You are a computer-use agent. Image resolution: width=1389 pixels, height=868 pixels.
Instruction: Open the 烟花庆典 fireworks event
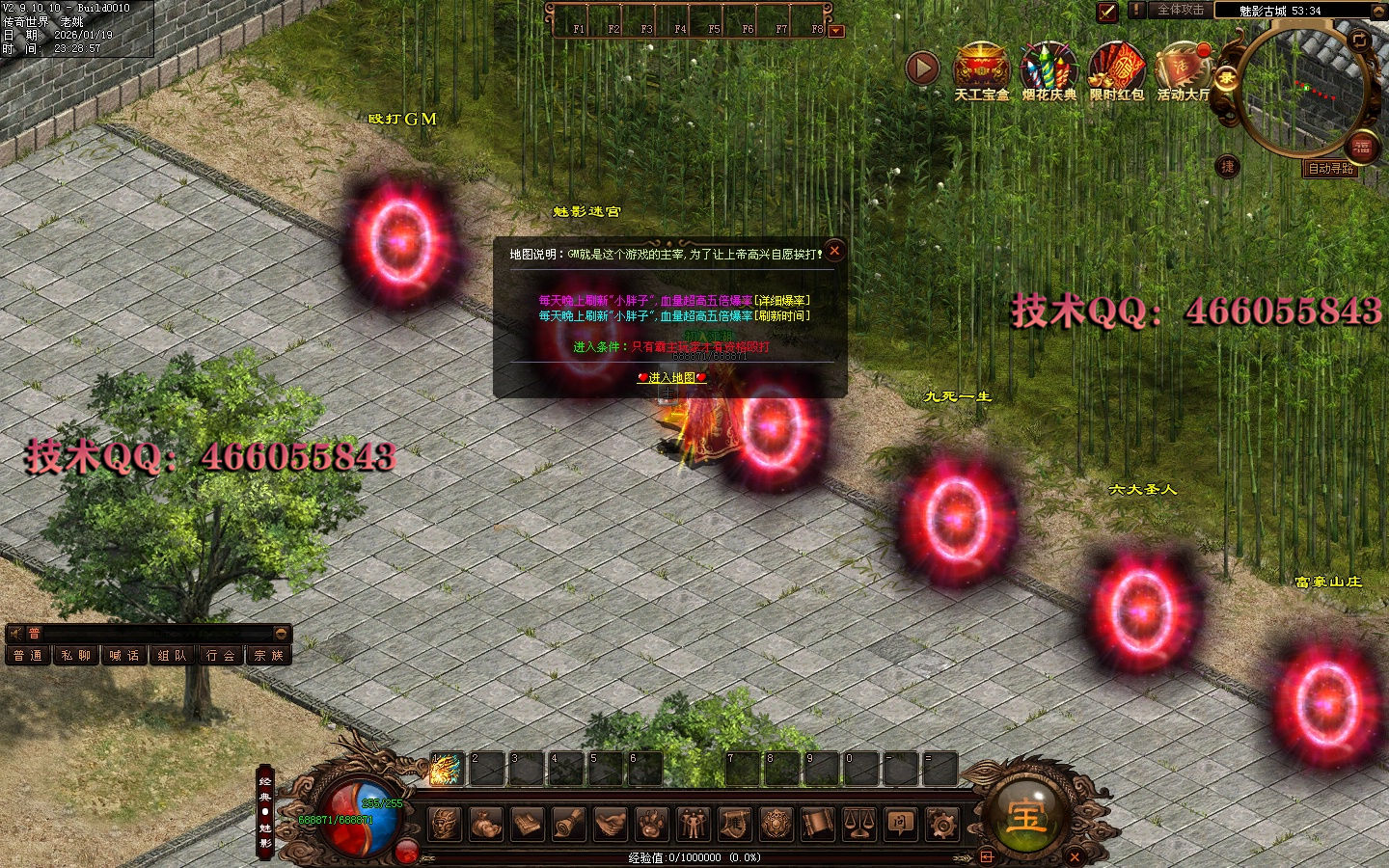pos(1049,68)
